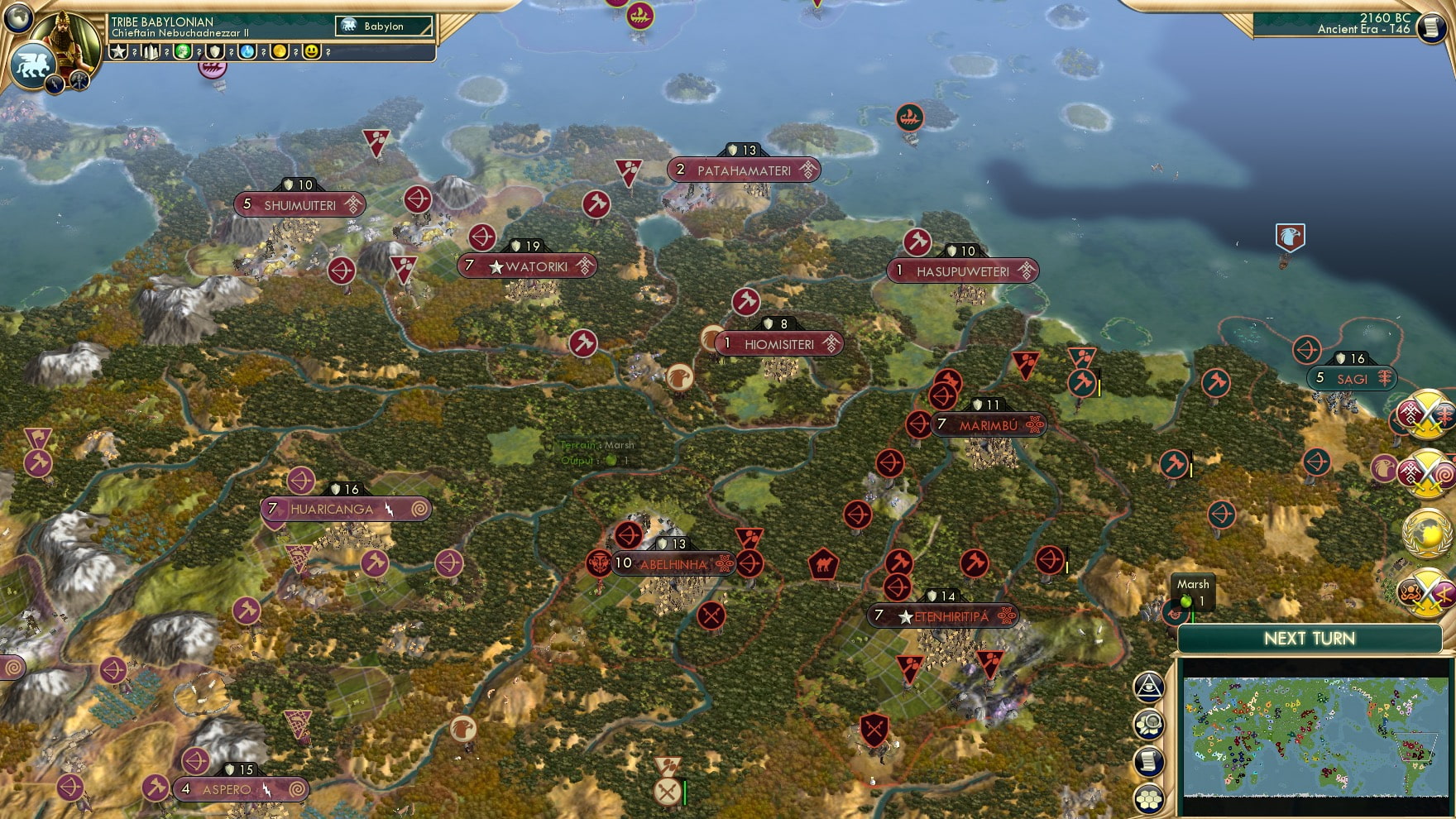Toggle the production hammer icon near the portrait

pyautogui.click(x=79, y=80)
